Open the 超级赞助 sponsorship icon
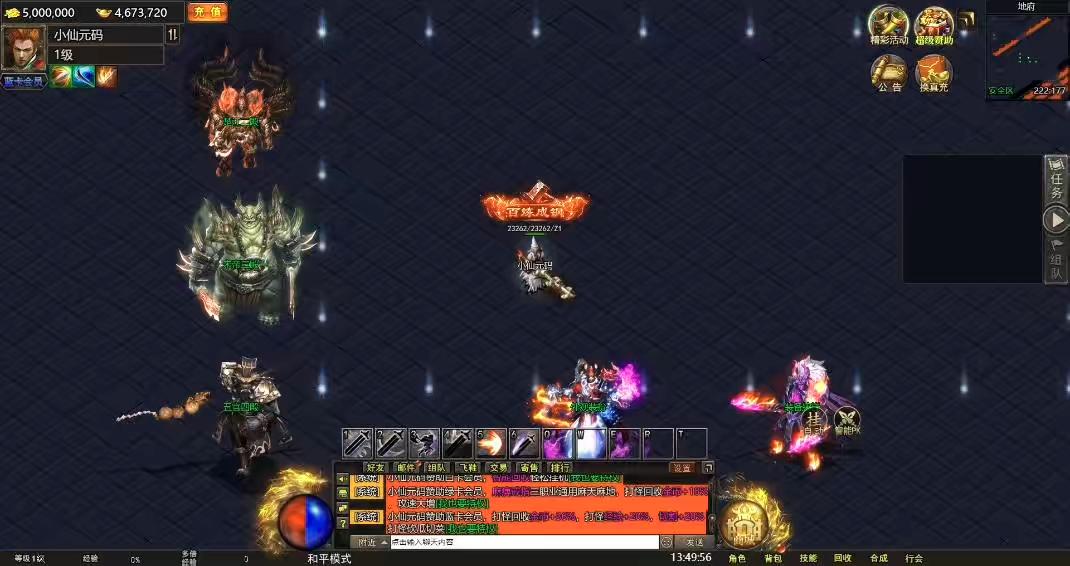Image resolution: width=1070 pixels, height=566 pixels. point(934,24)
